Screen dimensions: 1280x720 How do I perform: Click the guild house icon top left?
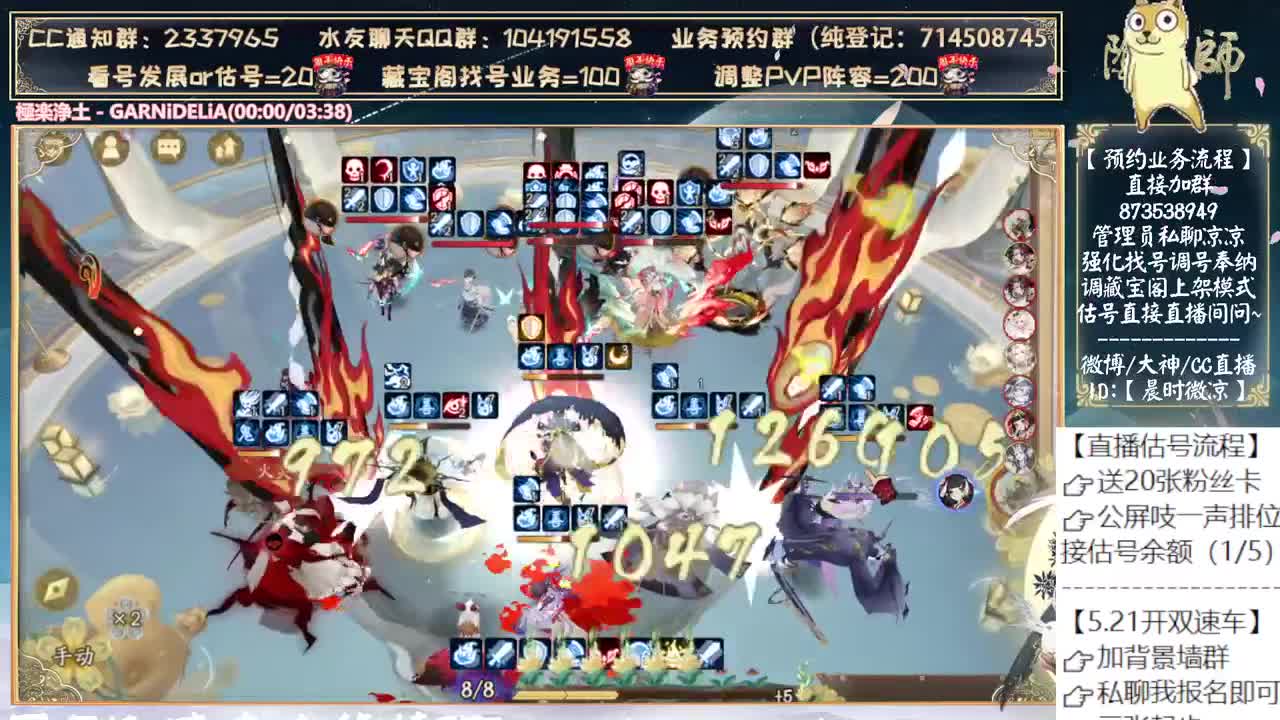click(x=225, y=148)
